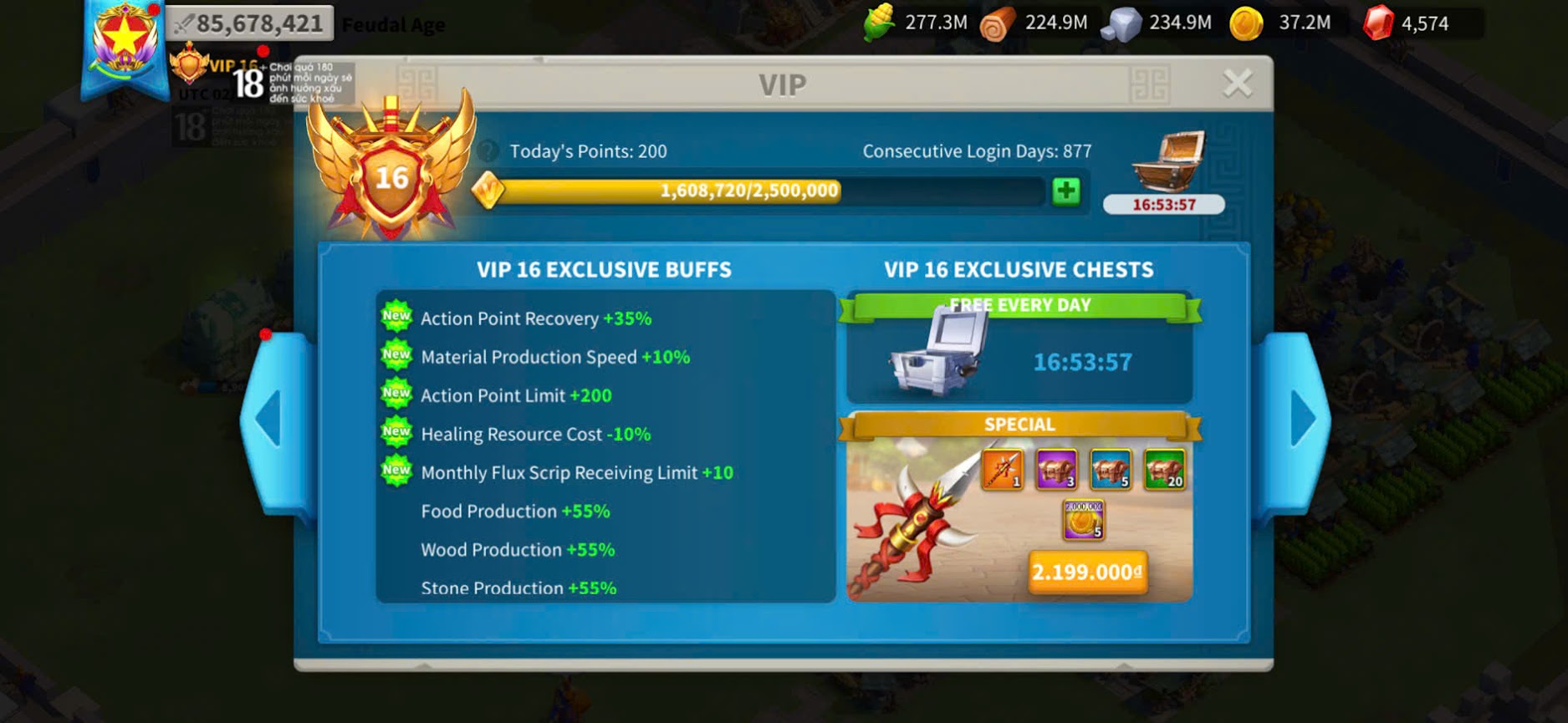This screenshot has width=1568, height=723.
Task: Go to the next VIP level
Action: point(1301,418)
